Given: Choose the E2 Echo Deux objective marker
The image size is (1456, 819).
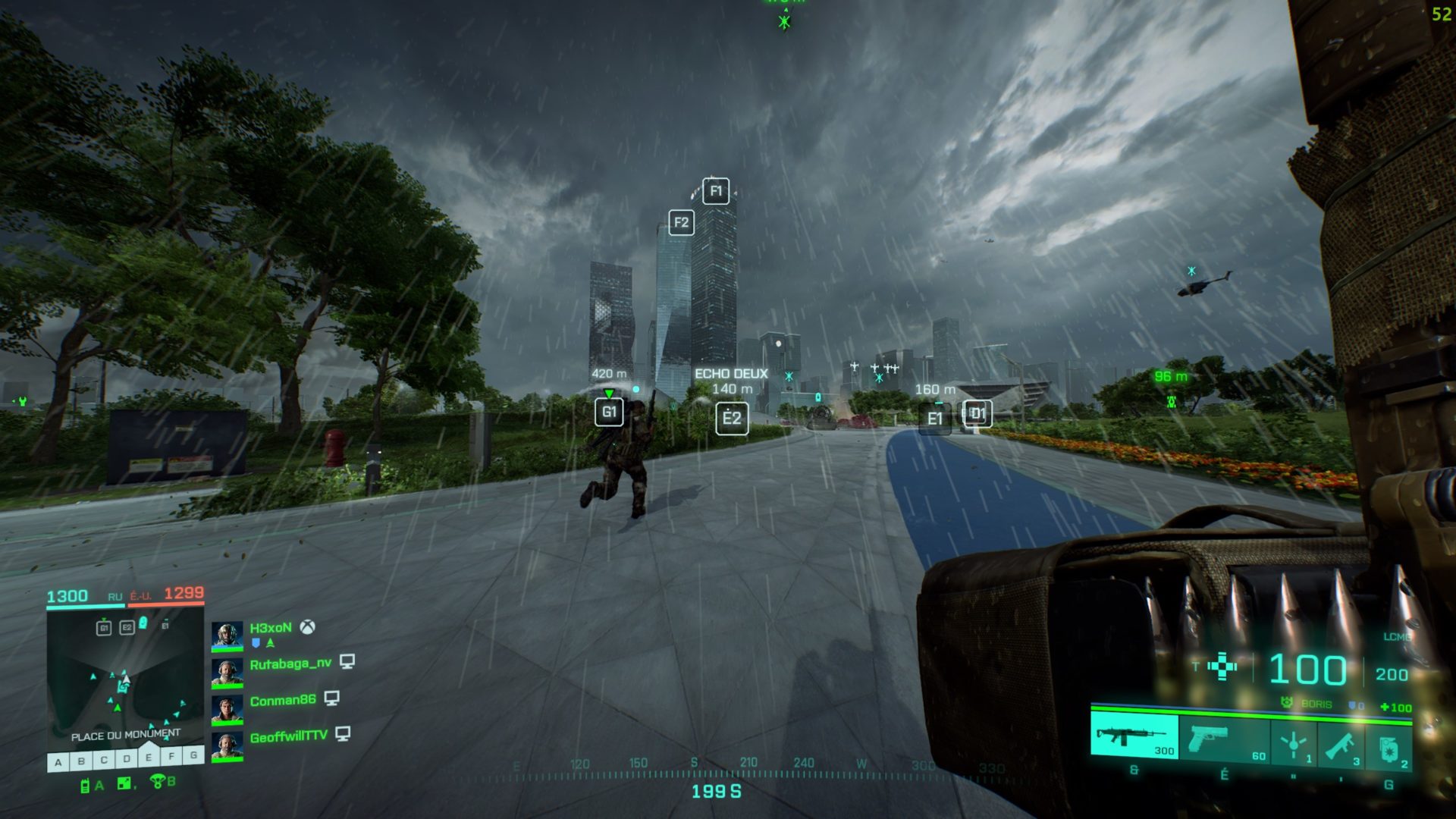Looking at the screenshot, I should coord(732,419).
